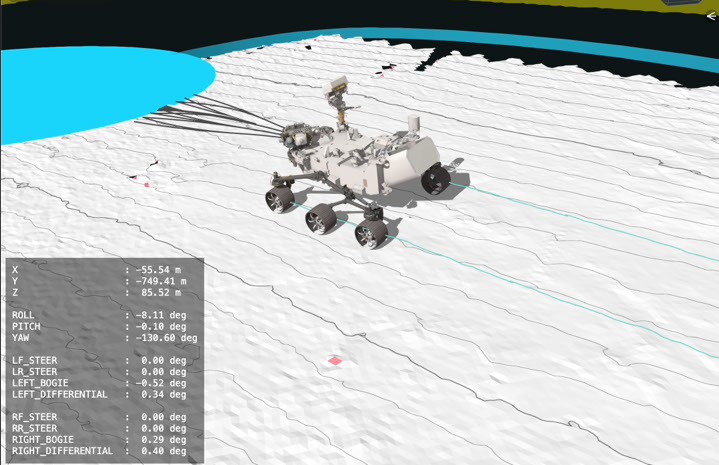This screenshot has width=719, height=465.
Task: Open the side panel with the arrow icon
Action: tap(711, 15)
